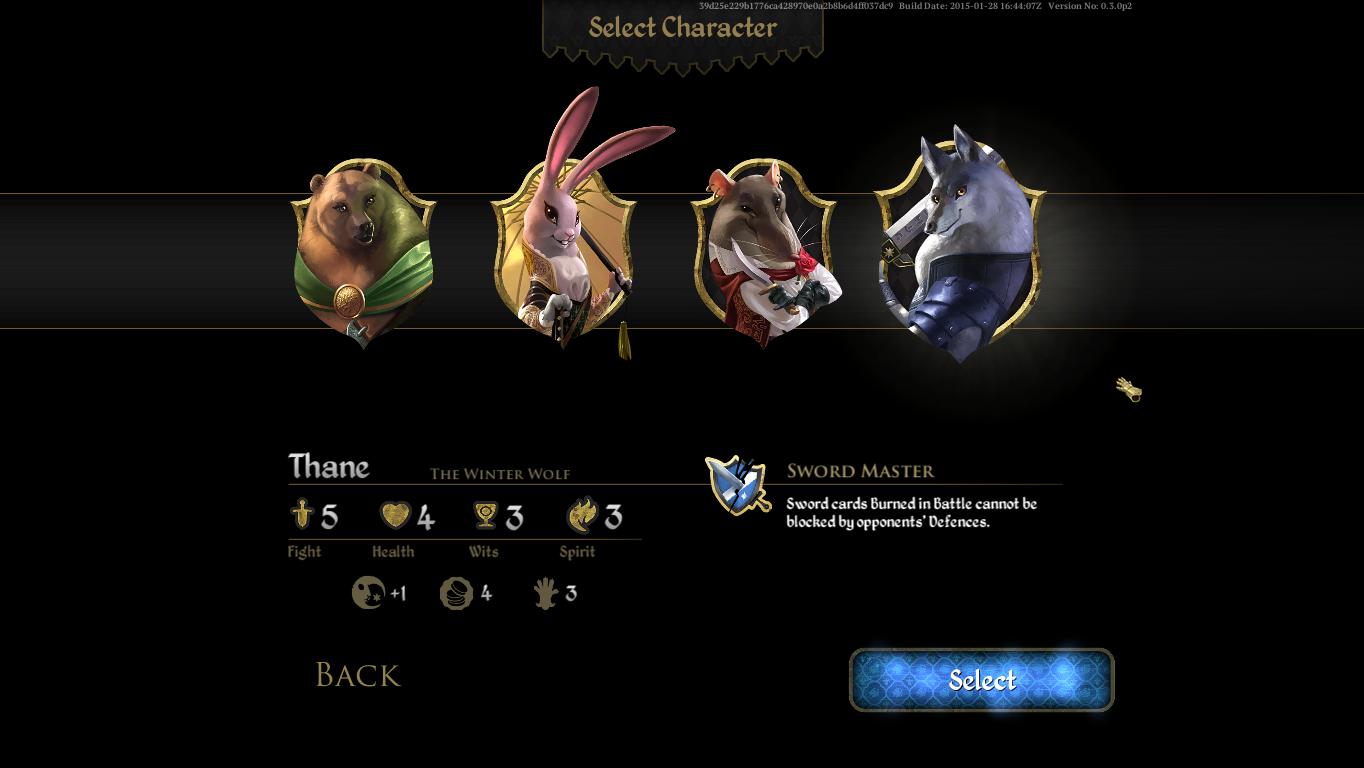
Task: Choose the bear character portrait
Action: pos(363,252)
